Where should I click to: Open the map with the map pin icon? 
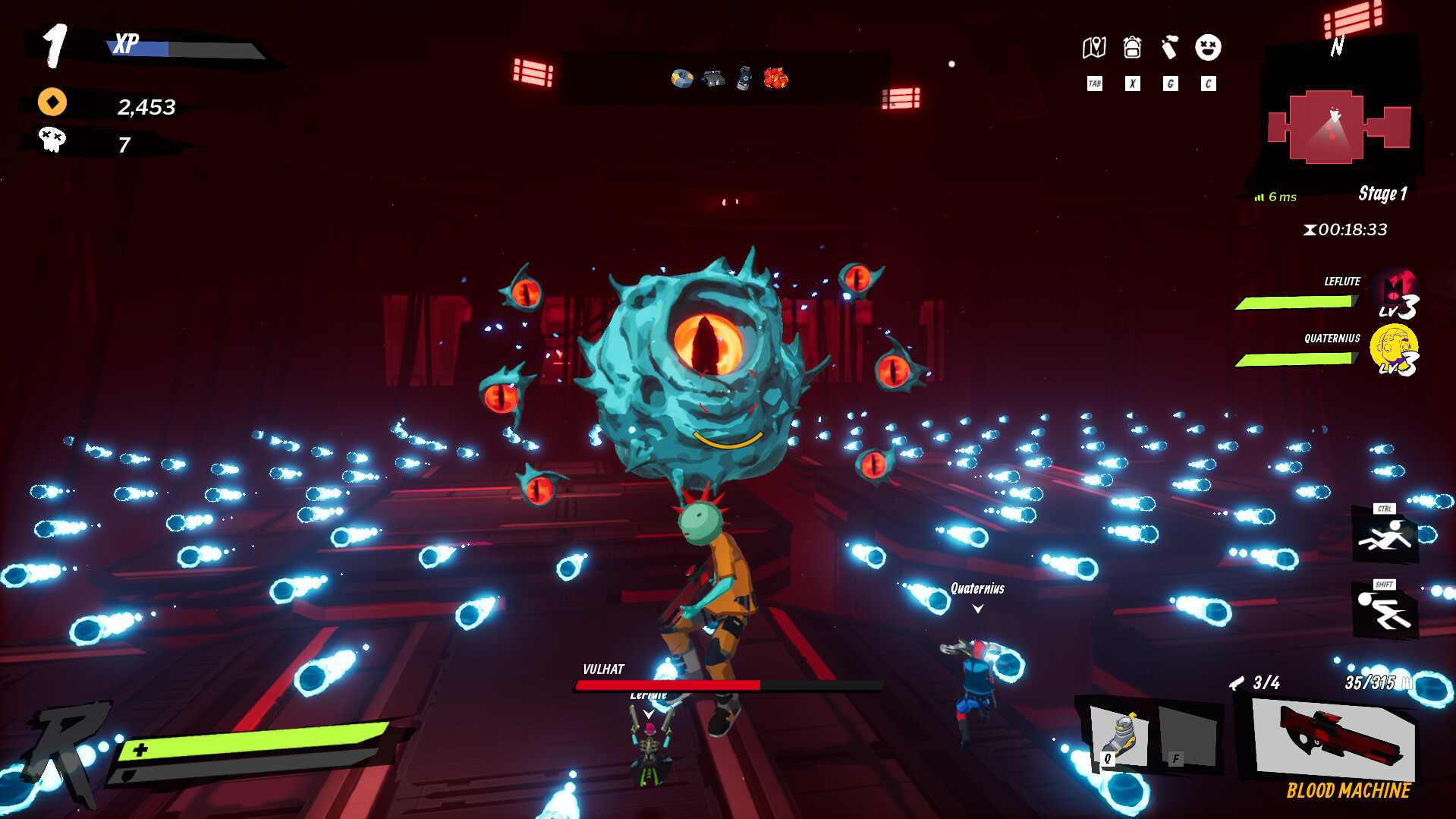pyautogui.click(x=1095, y=48)
